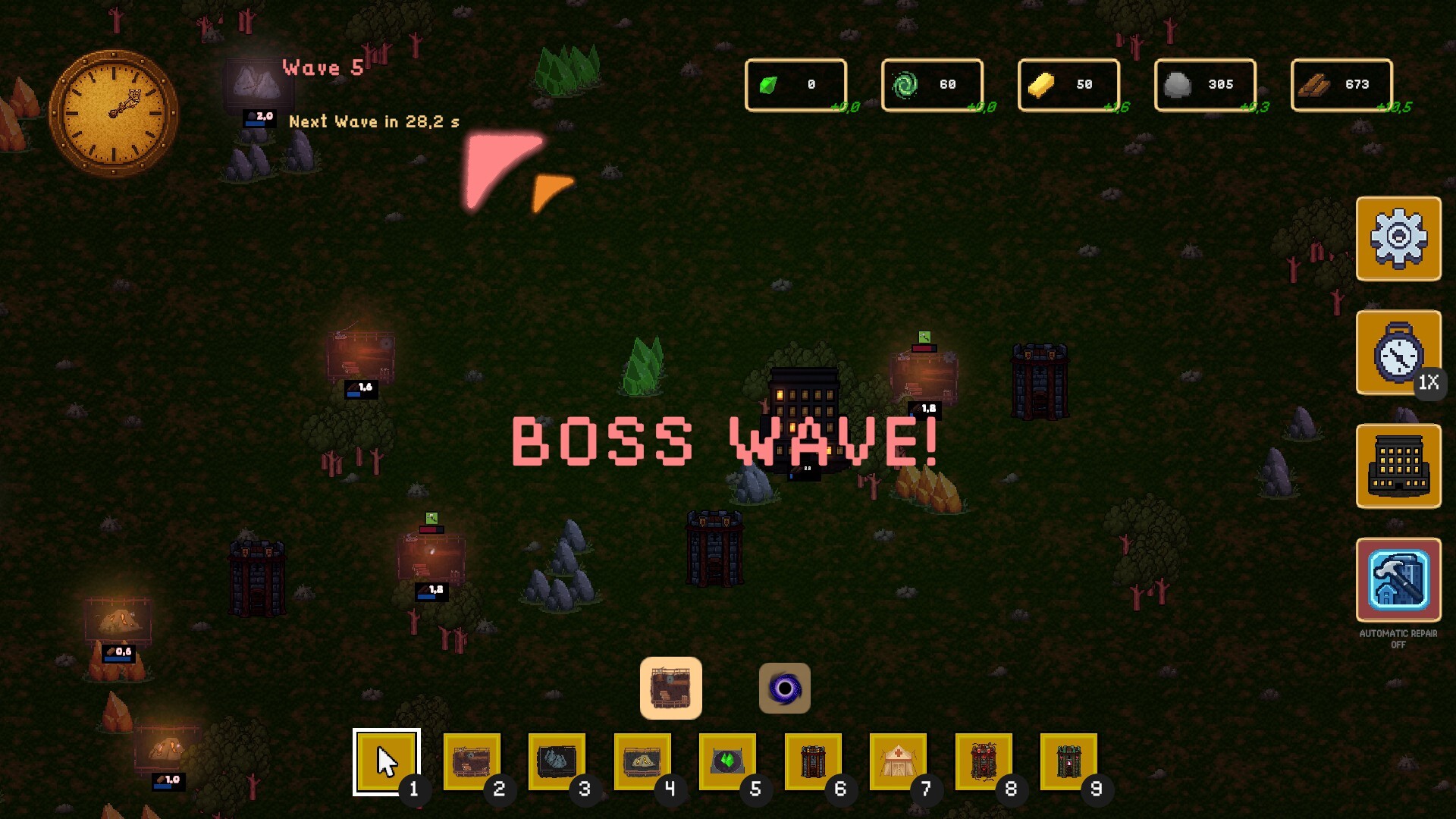Screen dimensions: 1456x819
Task: Click the lumber camp thumbnail above the hotbar
Action: point(670,687)
